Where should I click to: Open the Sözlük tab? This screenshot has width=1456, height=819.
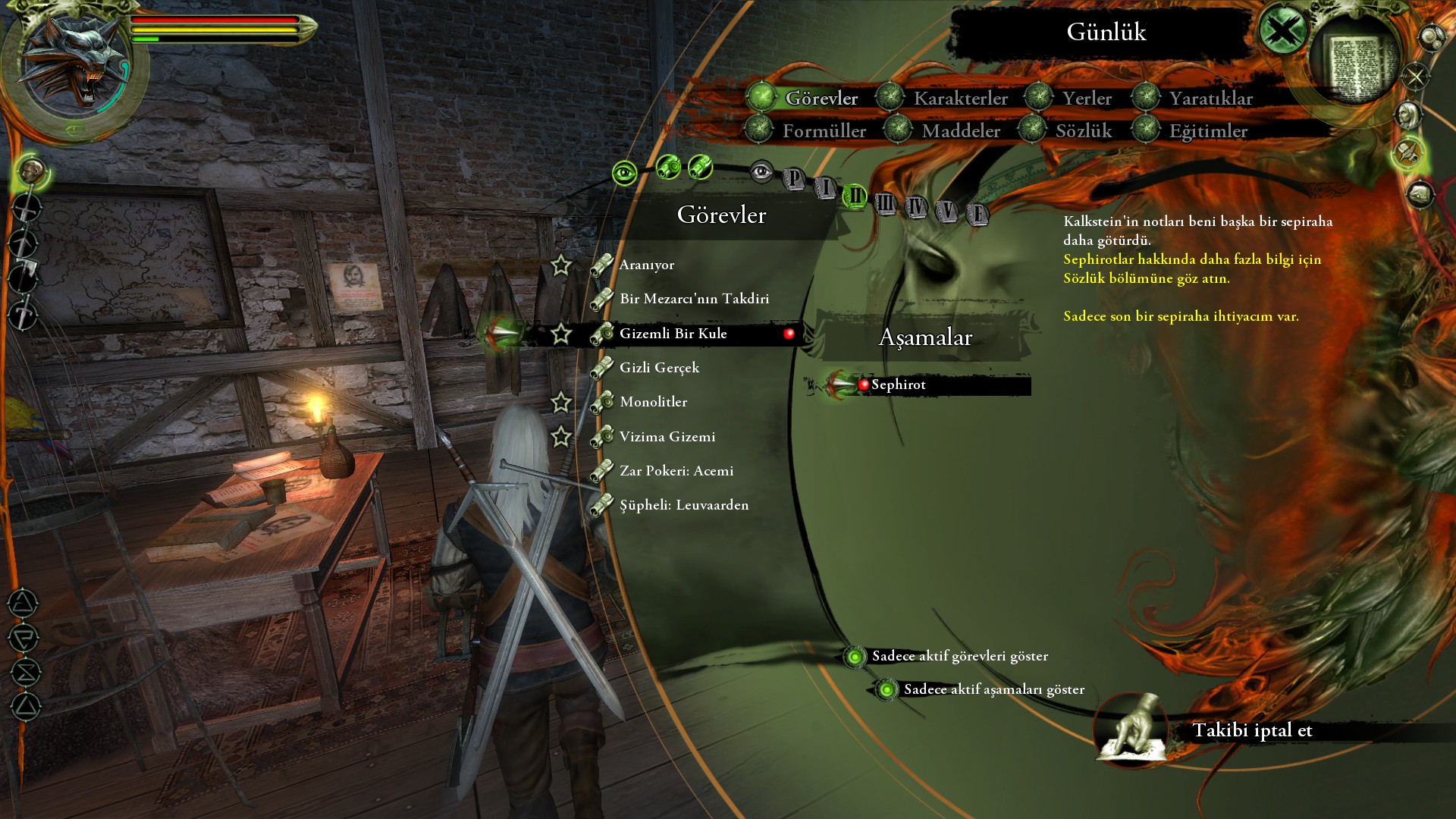point(1083,131)
